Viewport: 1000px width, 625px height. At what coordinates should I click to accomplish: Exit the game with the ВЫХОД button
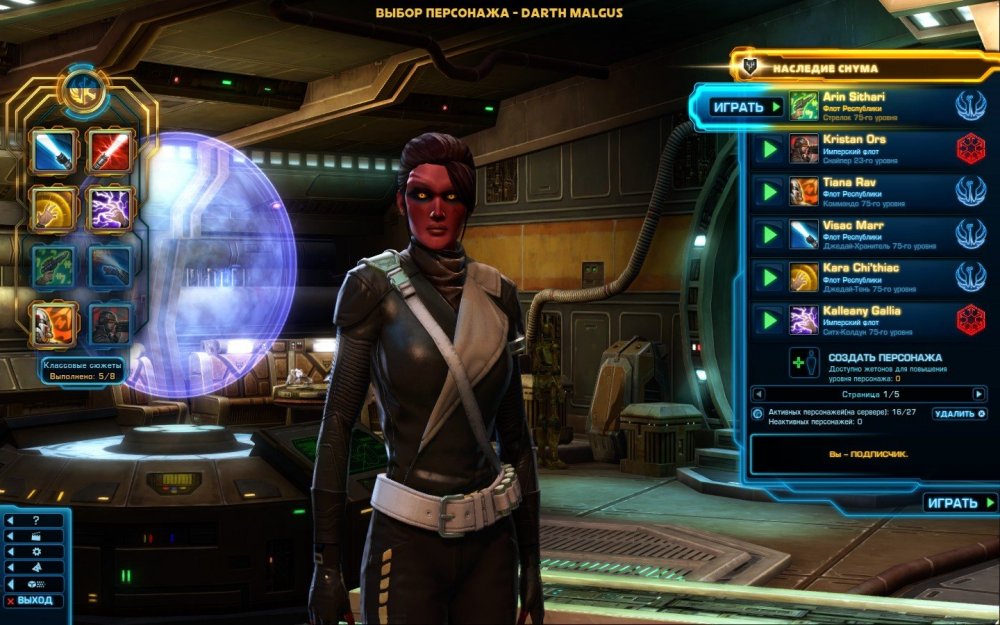(34, 601)
